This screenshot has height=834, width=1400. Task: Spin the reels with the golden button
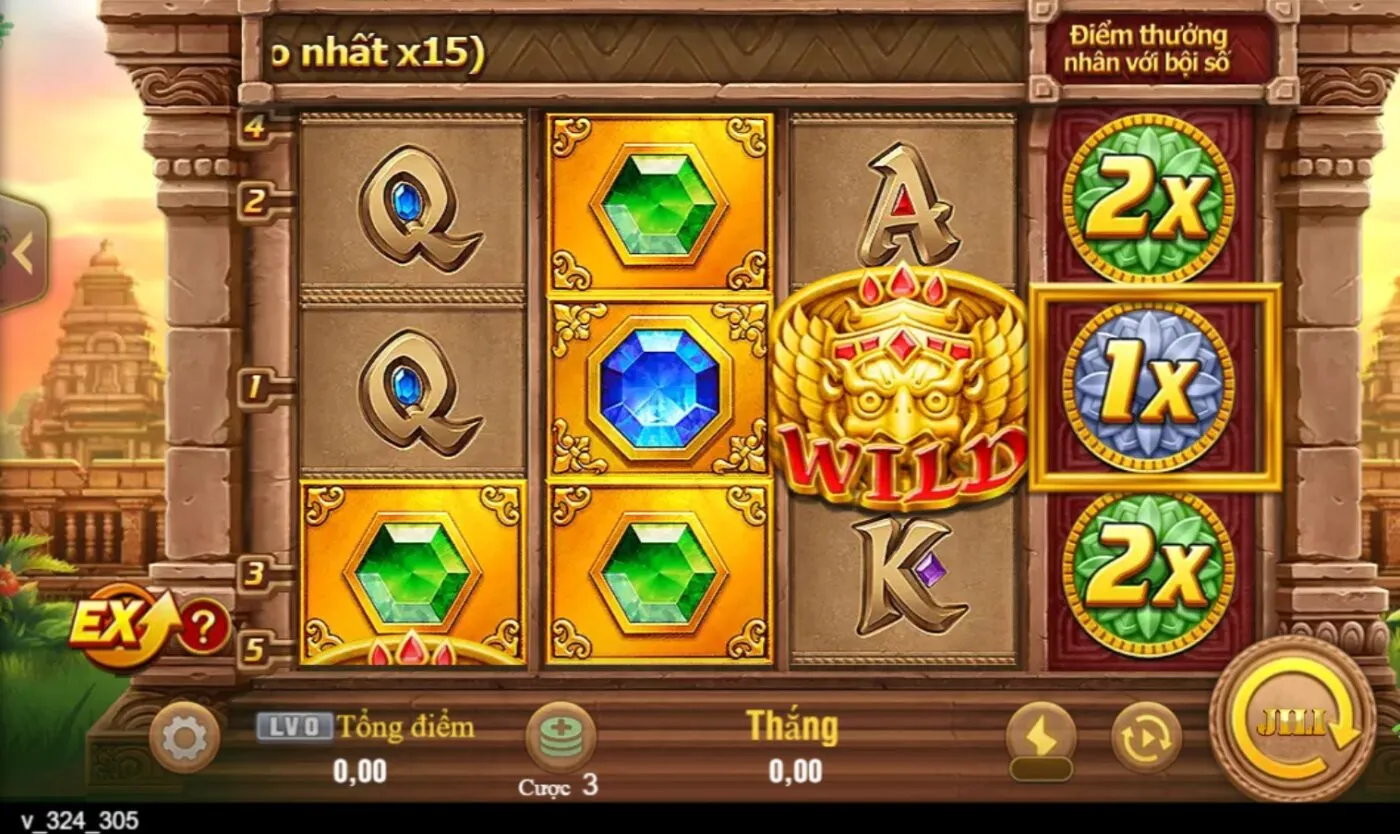[1292, 720]
